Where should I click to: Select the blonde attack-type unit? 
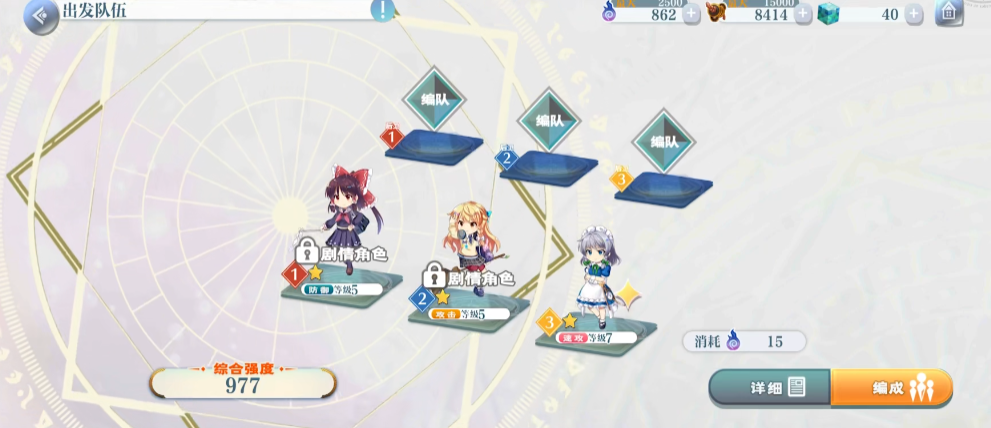tap(468, 243)
